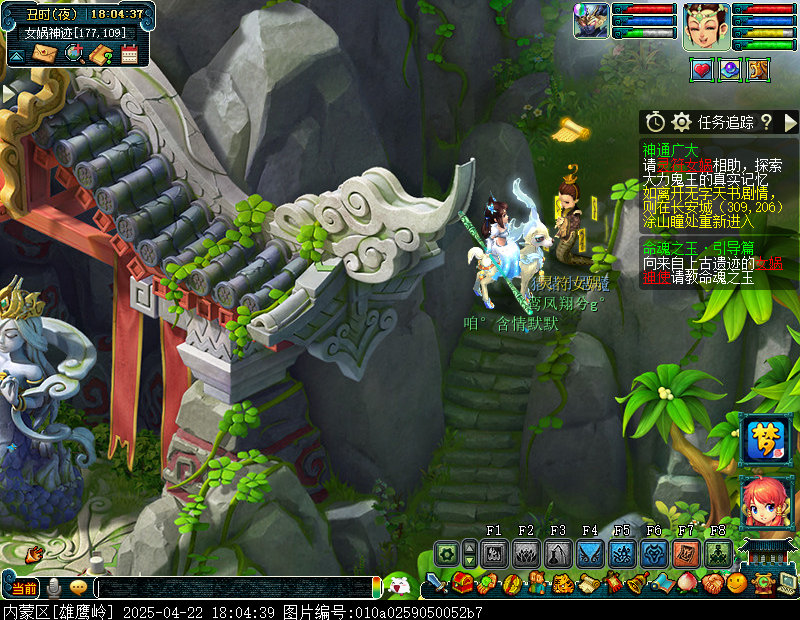The width and height of the screenshot is (800, 620).
Task: Open the player character portrait
Action: [x=707, y=26]
